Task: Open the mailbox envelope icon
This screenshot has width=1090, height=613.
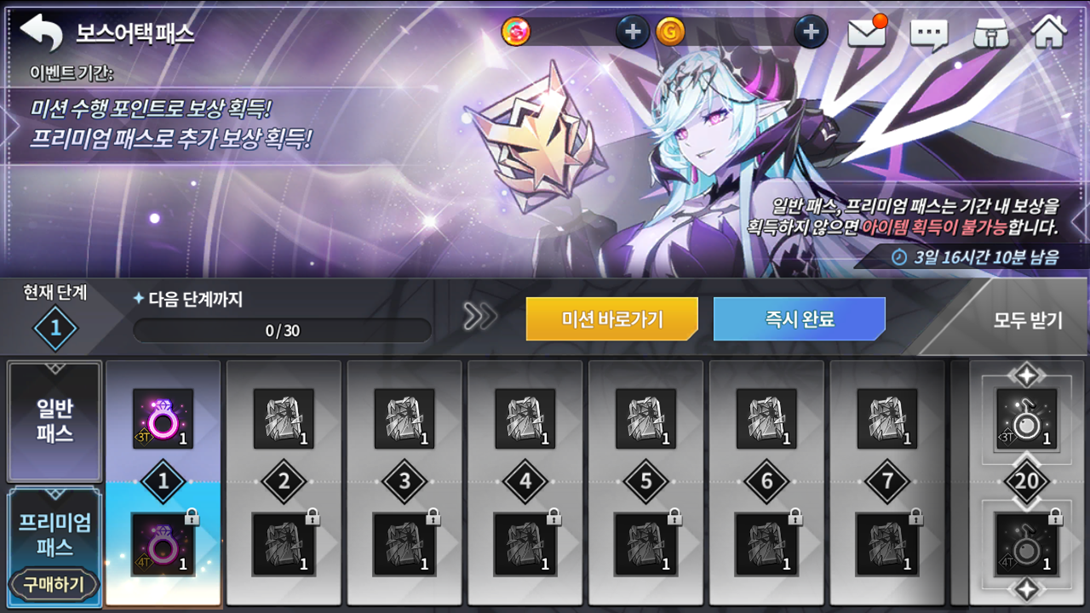Action: 867,33
